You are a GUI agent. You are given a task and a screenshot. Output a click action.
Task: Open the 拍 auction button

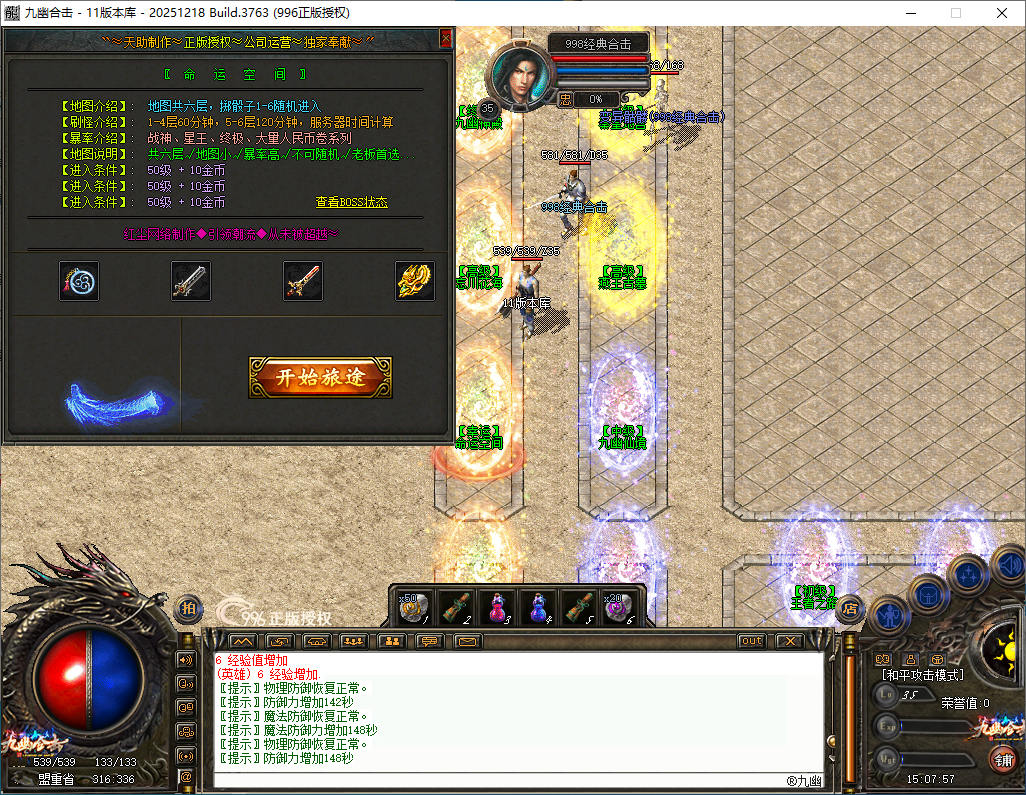click(x=188, y=607)
